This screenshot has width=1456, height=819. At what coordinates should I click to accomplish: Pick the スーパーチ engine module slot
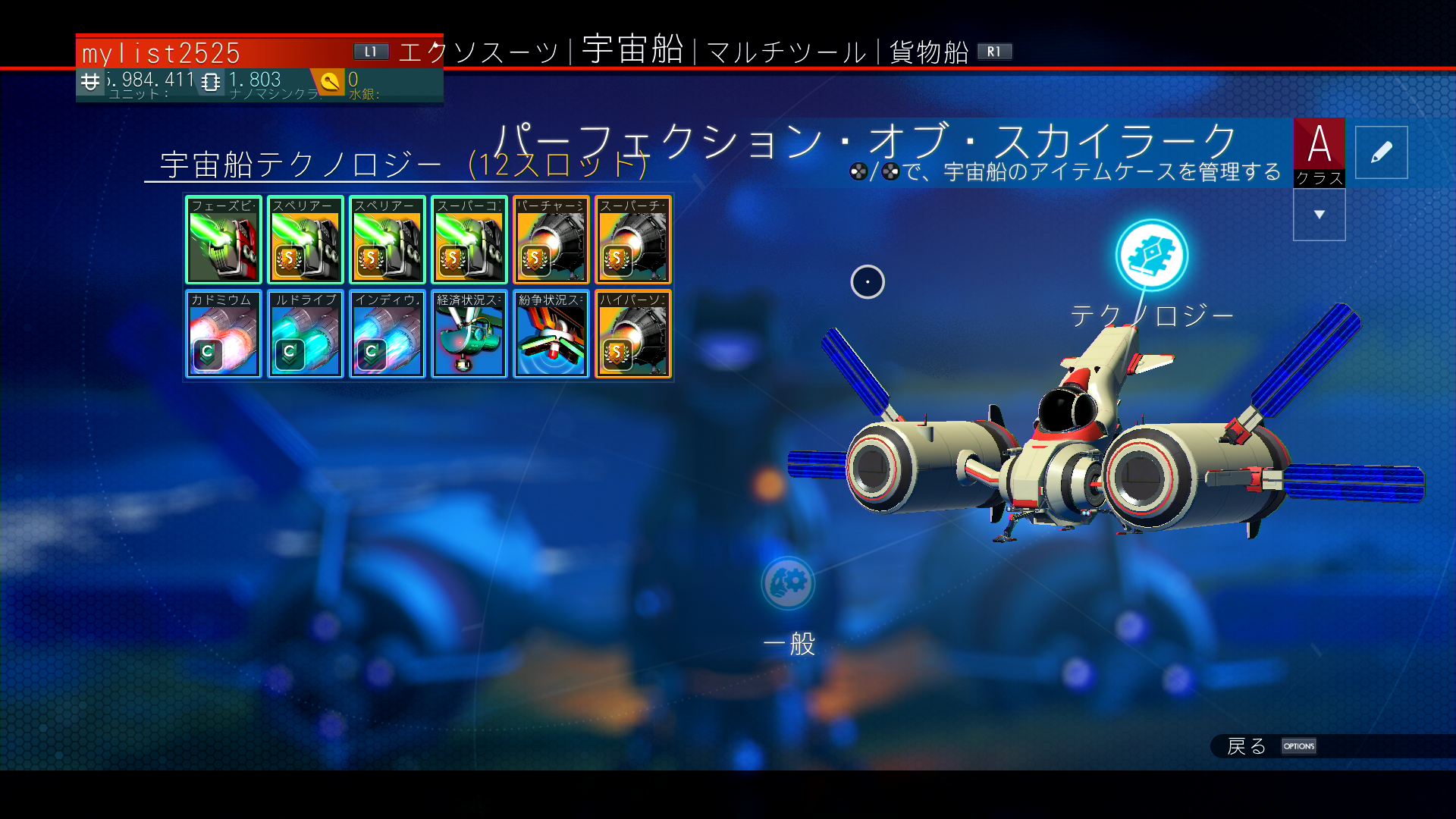pyautogui.click(x=632, y=240)
